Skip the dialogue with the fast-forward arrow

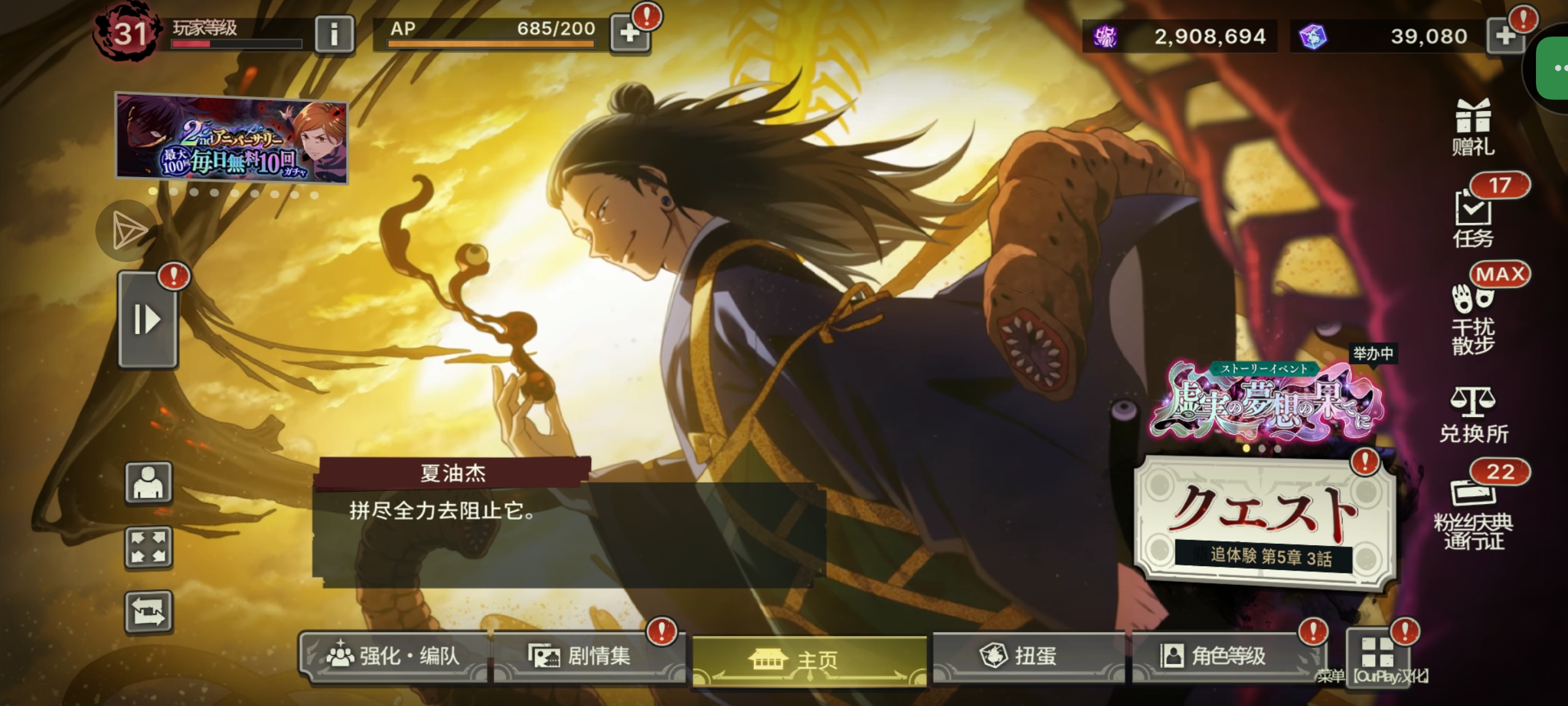click(x=147, y=320)
